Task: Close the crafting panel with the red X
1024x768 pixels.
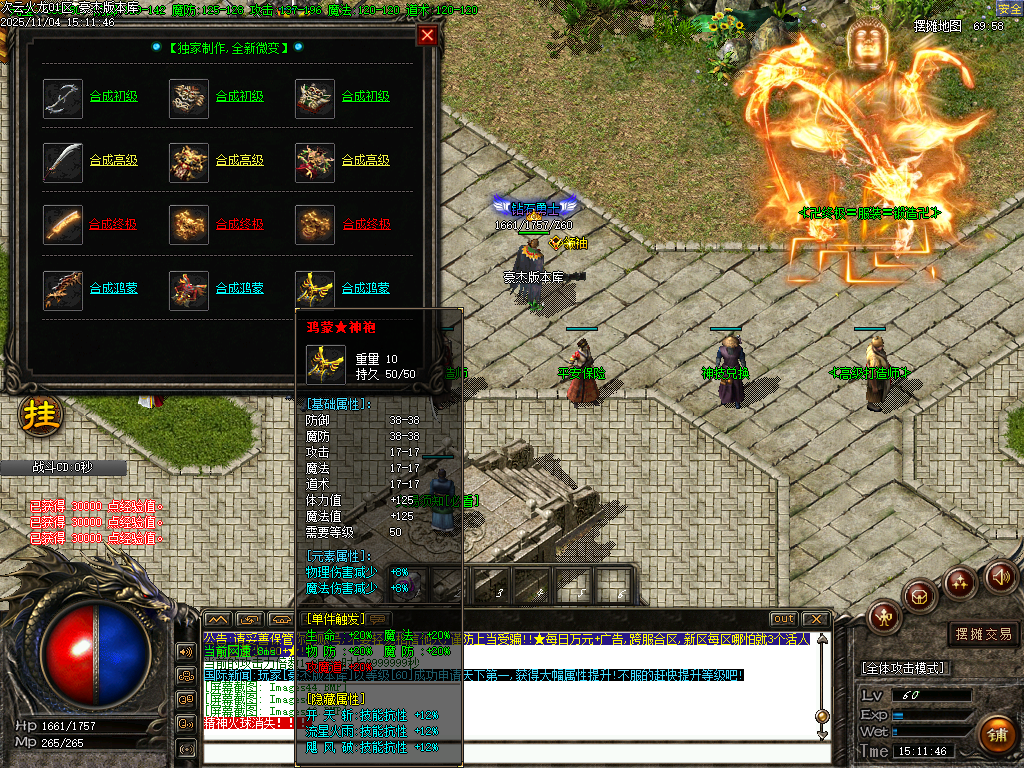Action: click(427, 36)
